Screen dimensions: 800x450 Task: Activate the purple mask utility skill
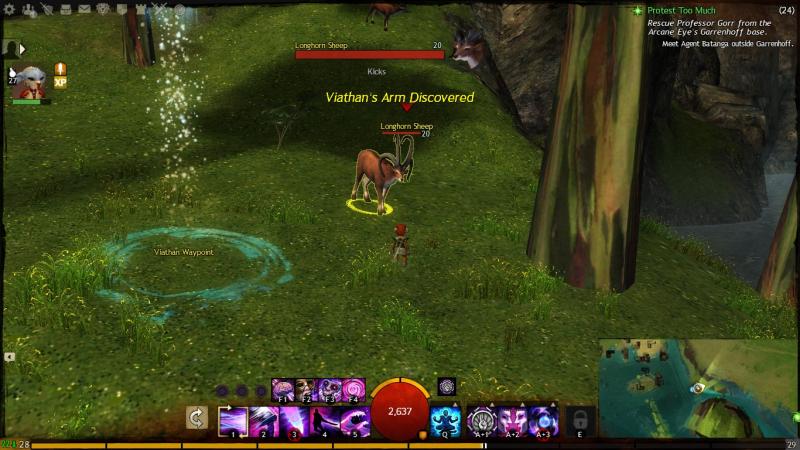514,420
